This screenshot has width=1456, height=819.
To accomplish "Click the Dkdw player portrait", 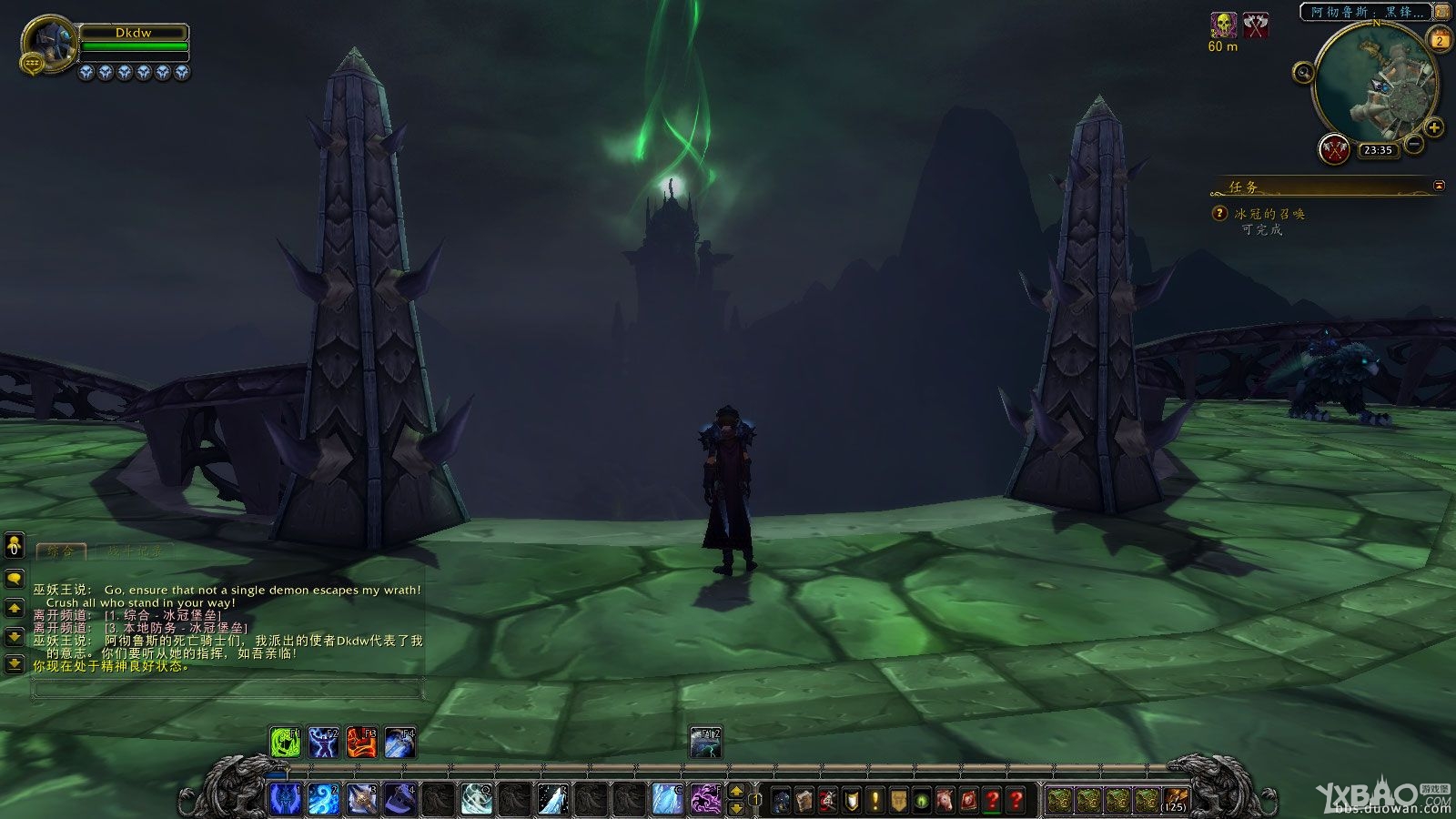I will [x=48, y=43].
